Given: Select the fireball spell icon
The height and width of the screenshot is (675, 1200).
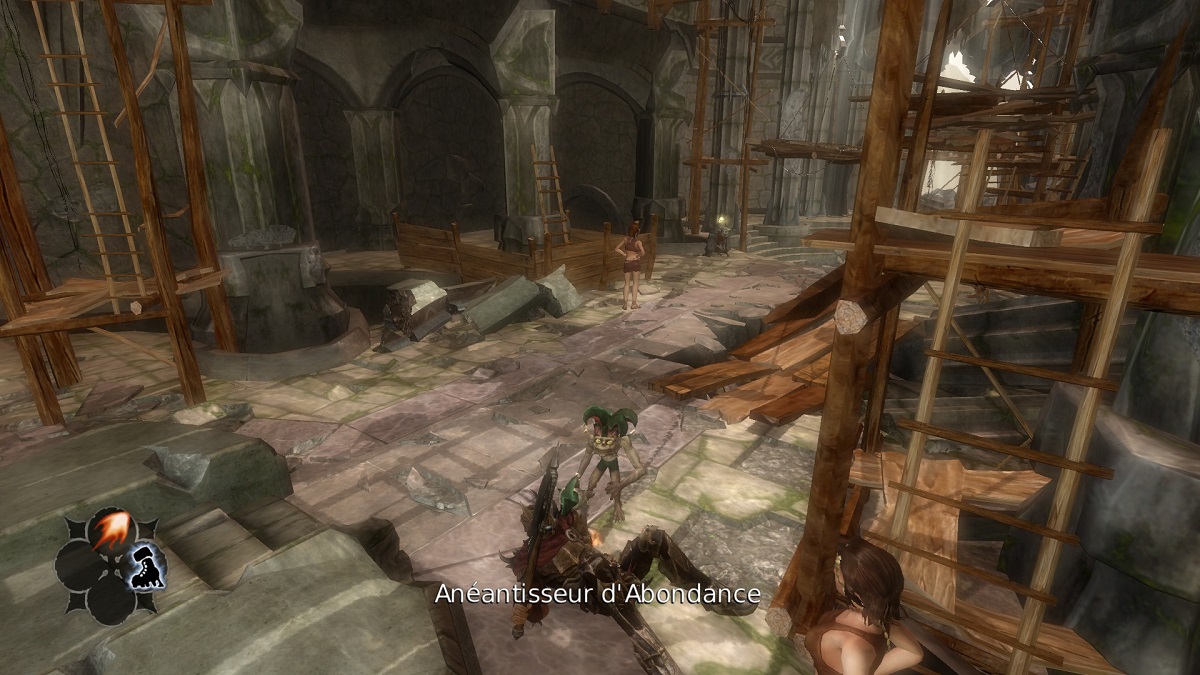Looking at the screenshot, I should click(x=110, y=532).
